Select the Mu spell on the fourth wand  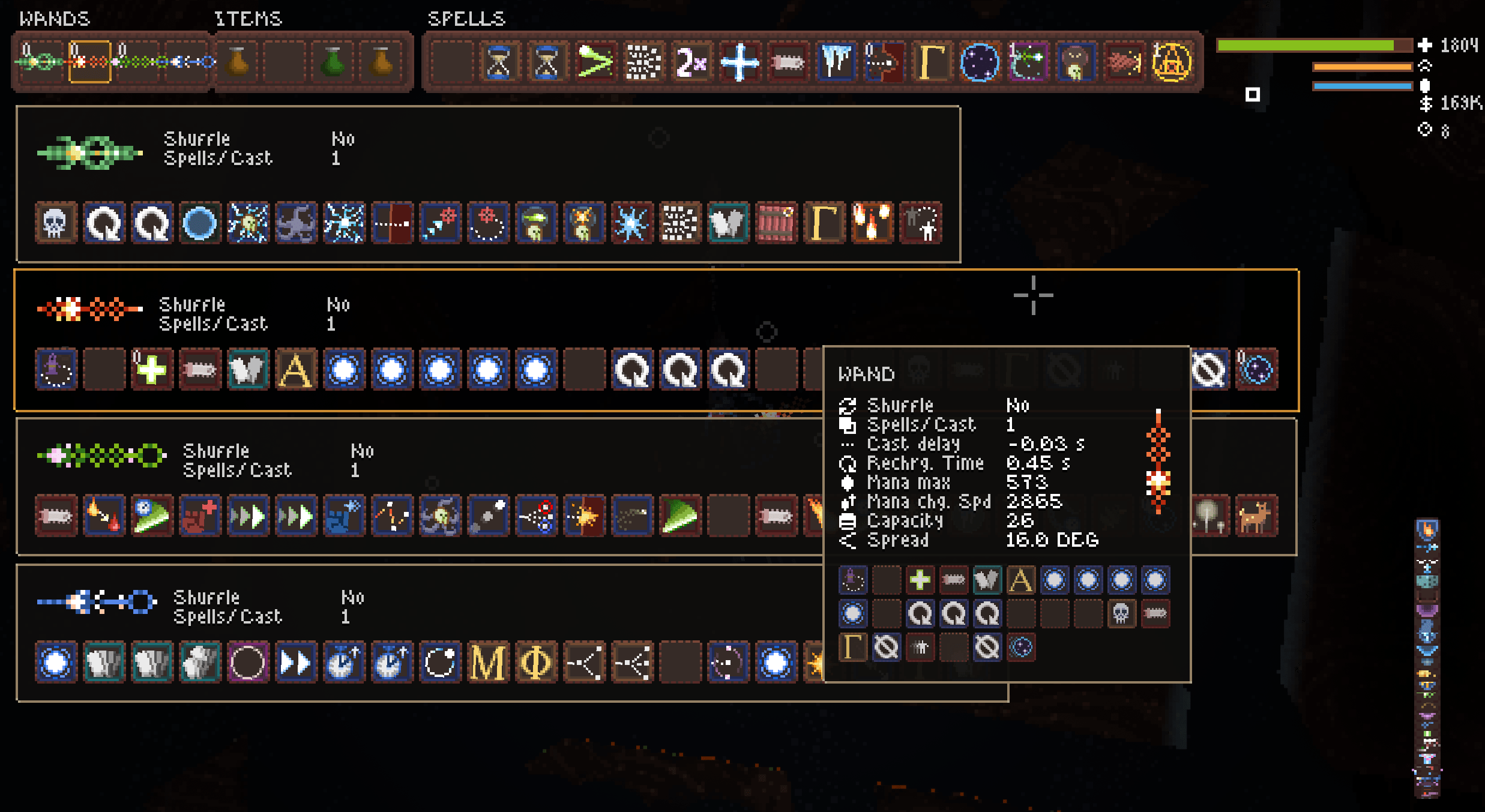point(488,662)
